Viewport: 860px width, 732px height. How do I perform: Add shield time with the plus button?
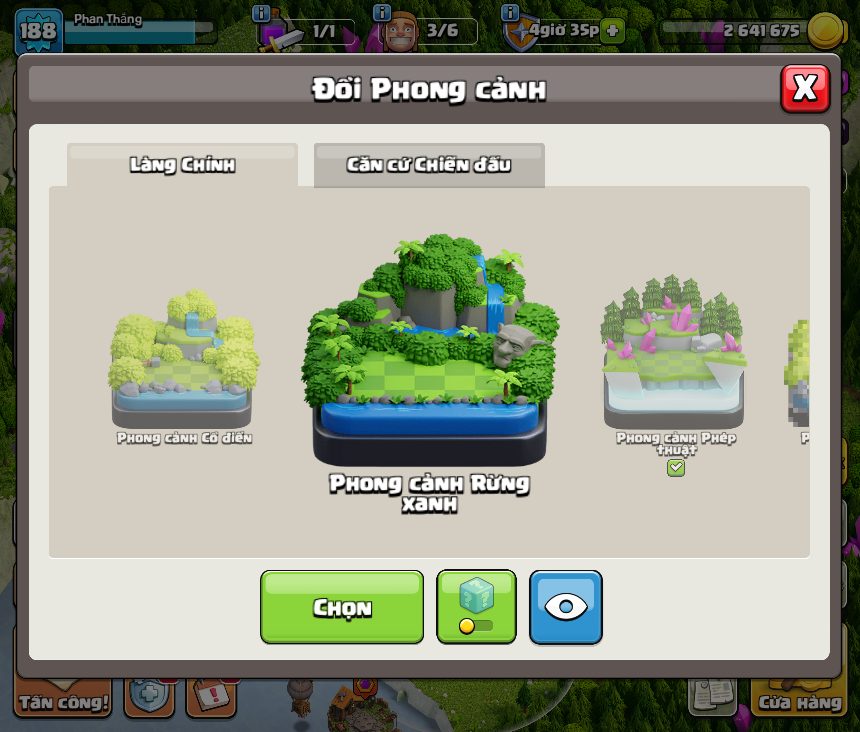[612, 30]
